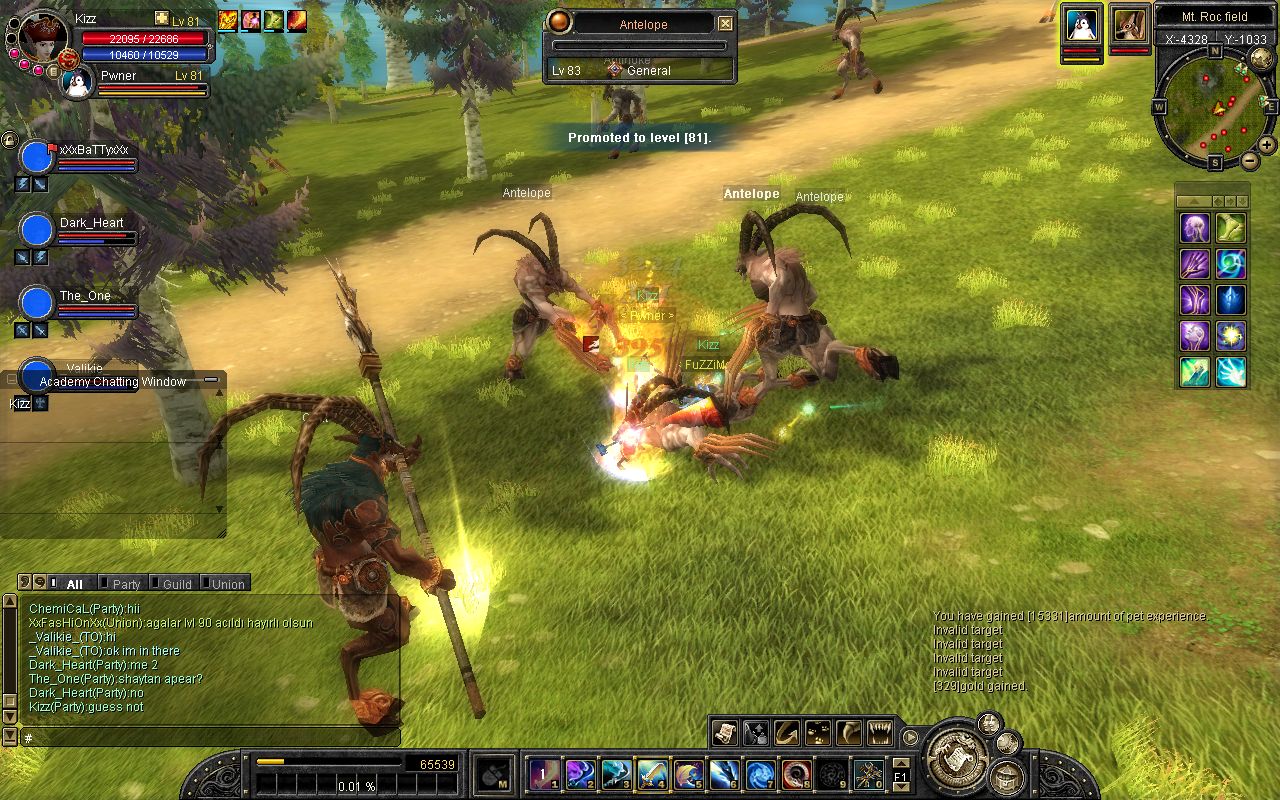
Task: Open the world map globe button
Action: coord(1262,60)
